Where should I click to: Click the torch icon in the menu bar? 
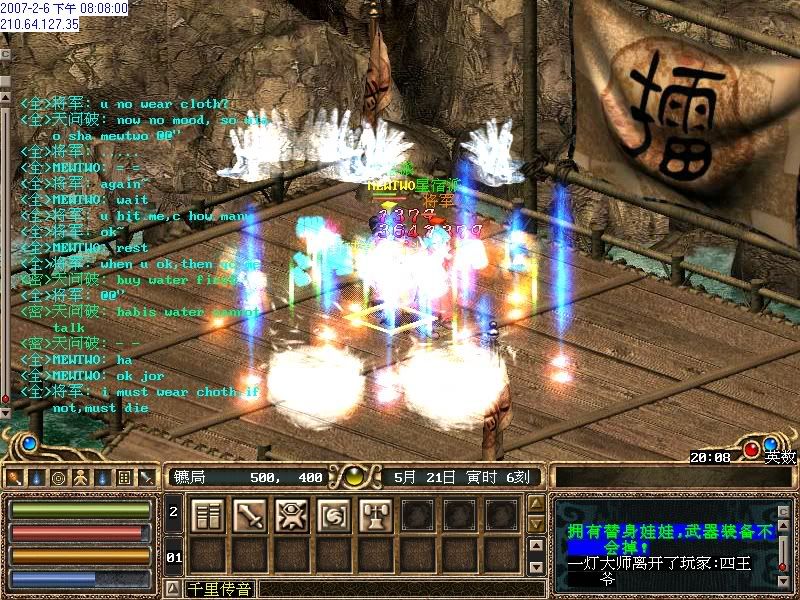[38, 478]
